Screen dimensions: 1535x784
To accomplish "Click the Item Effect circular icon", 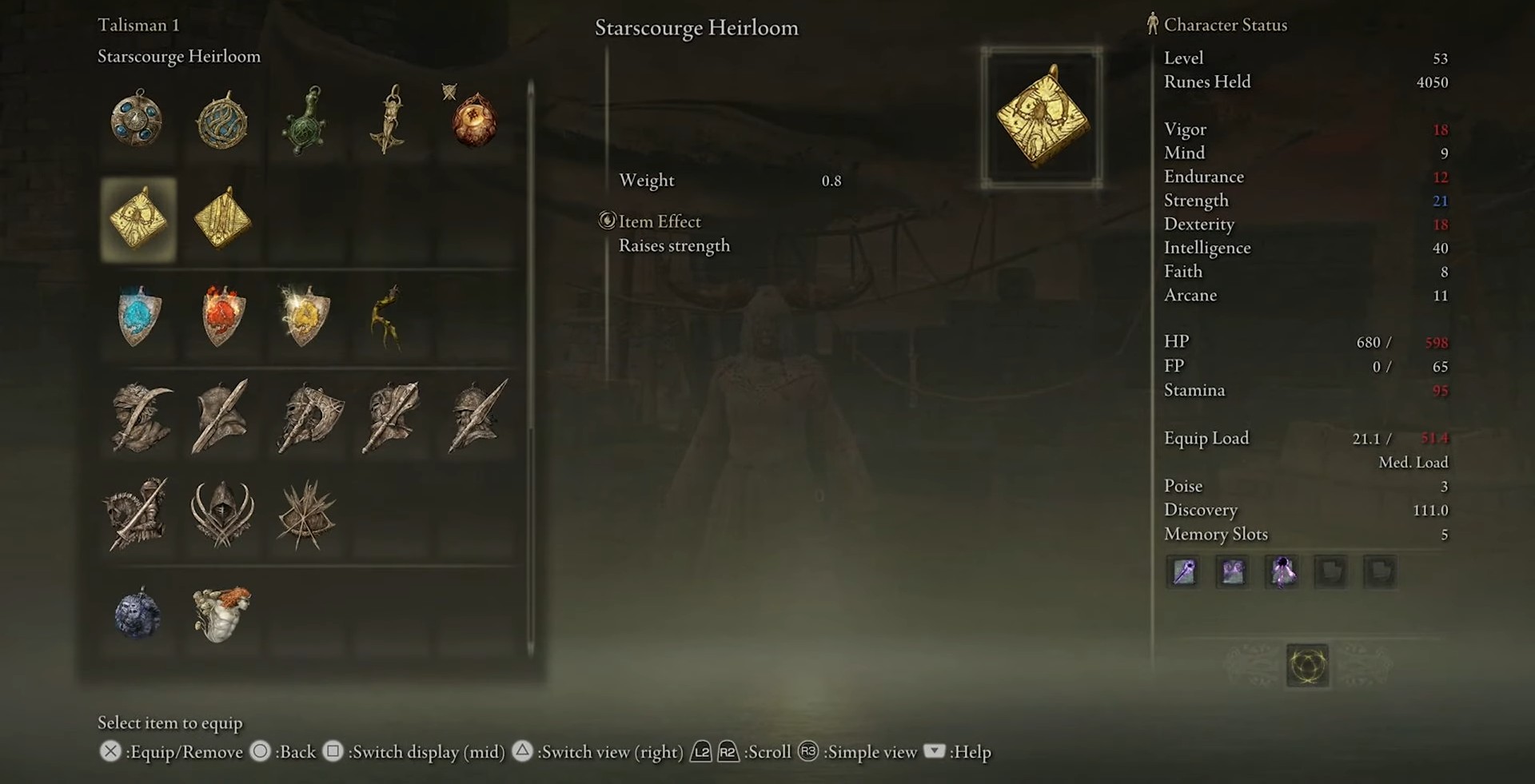I will (x=607, y=221).
